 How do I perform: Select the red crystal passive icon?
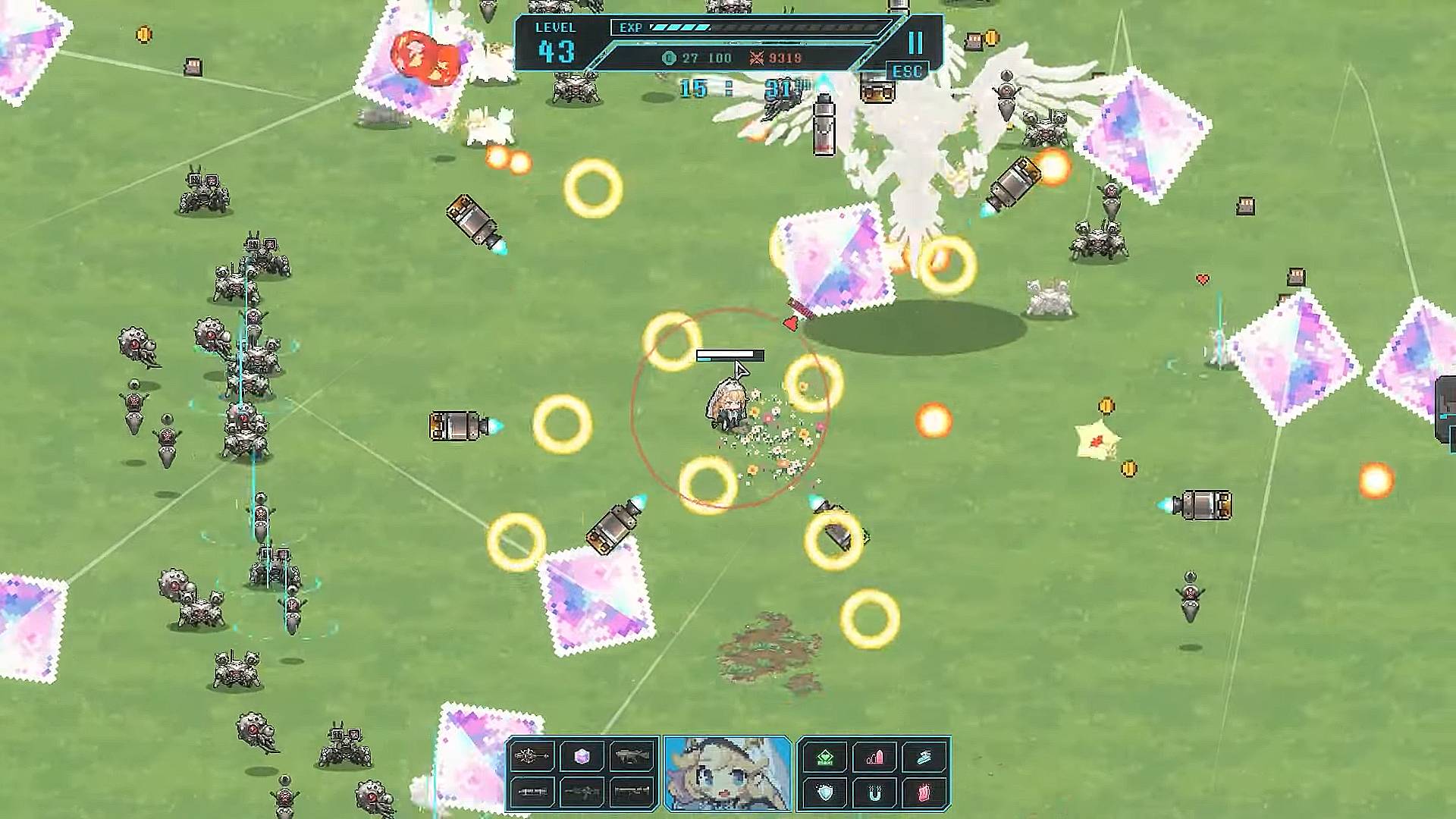pos(924,793)
